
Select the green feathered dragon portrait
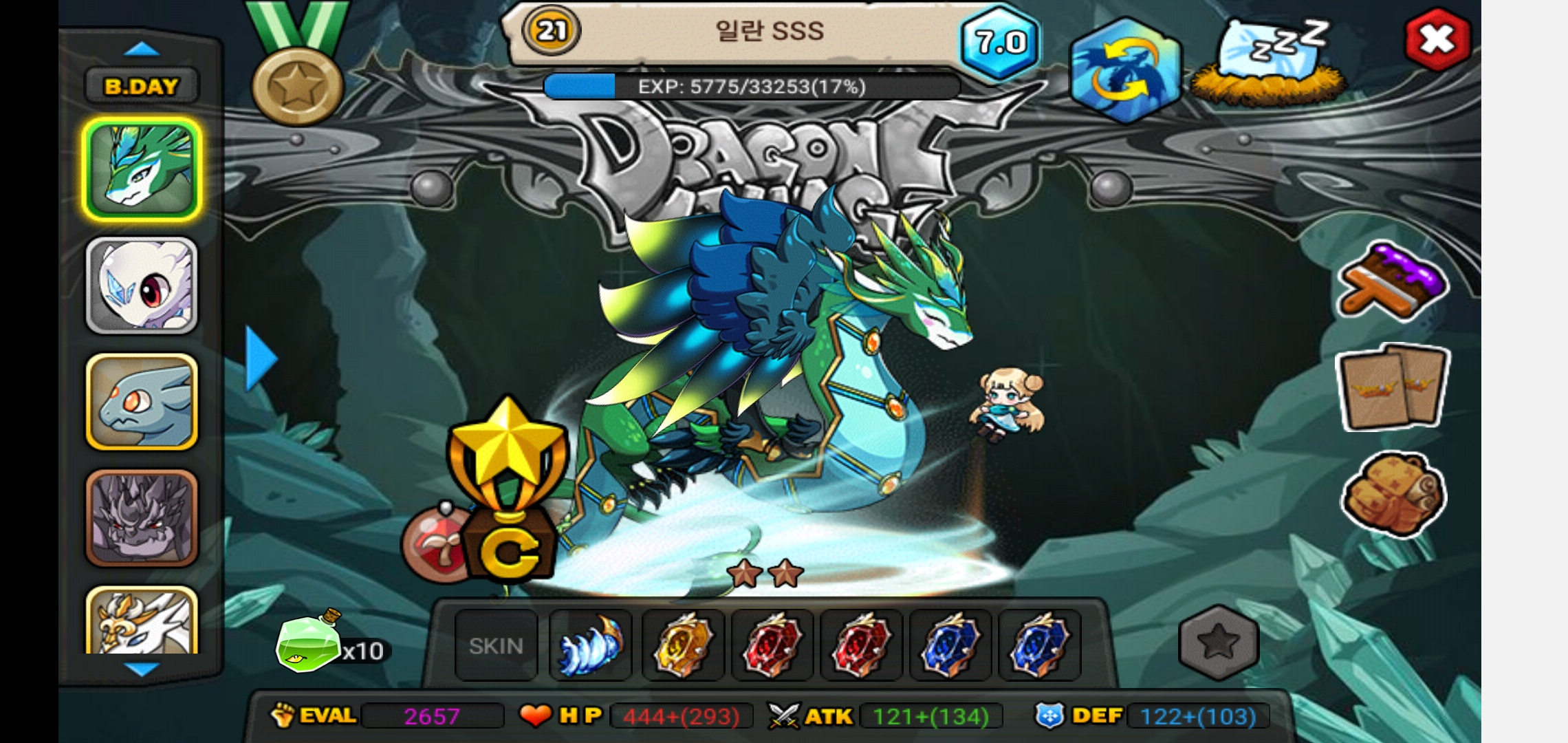[142, 168]
